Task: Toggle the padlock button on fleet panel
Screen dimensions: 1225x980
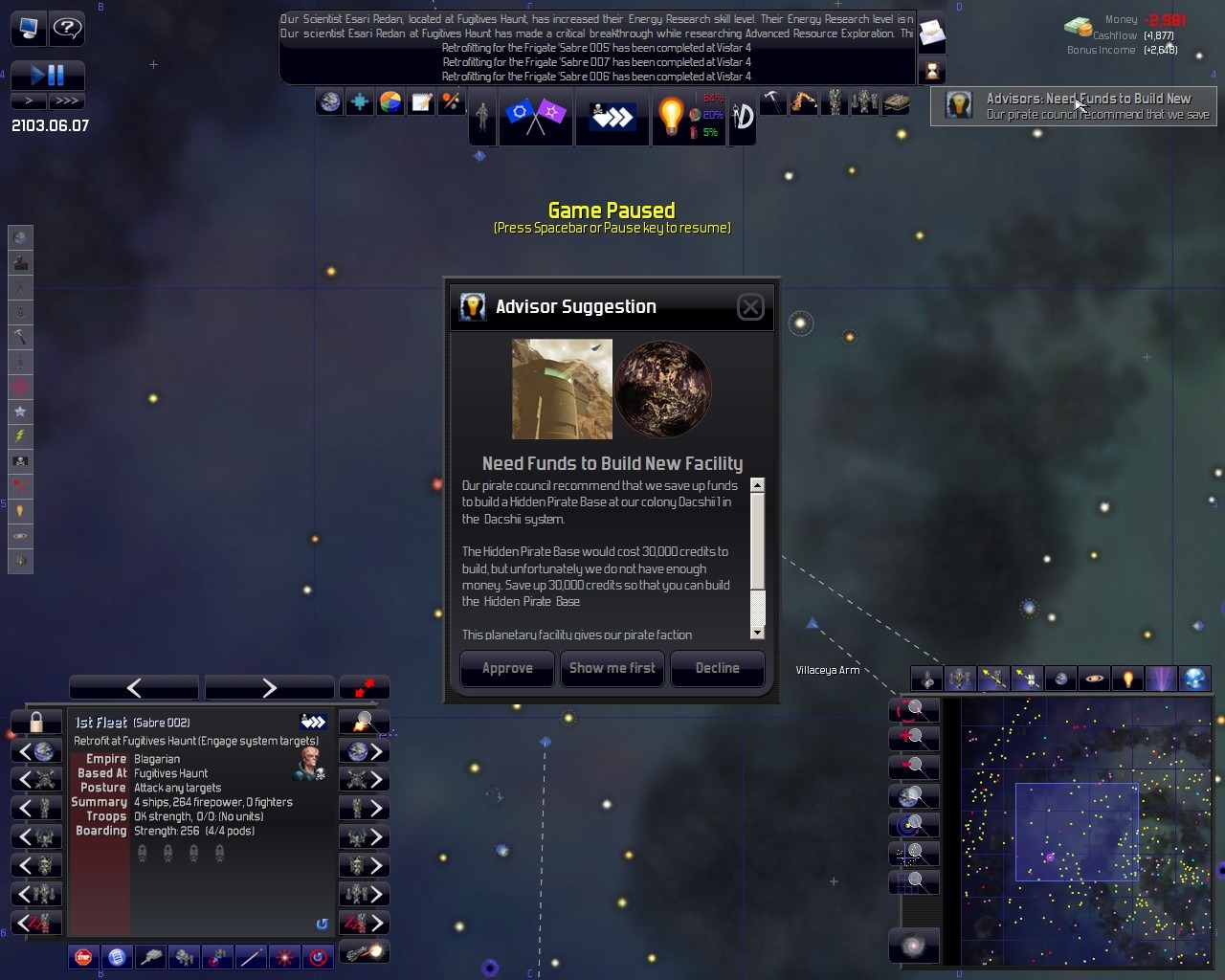Action: point(36,722)
